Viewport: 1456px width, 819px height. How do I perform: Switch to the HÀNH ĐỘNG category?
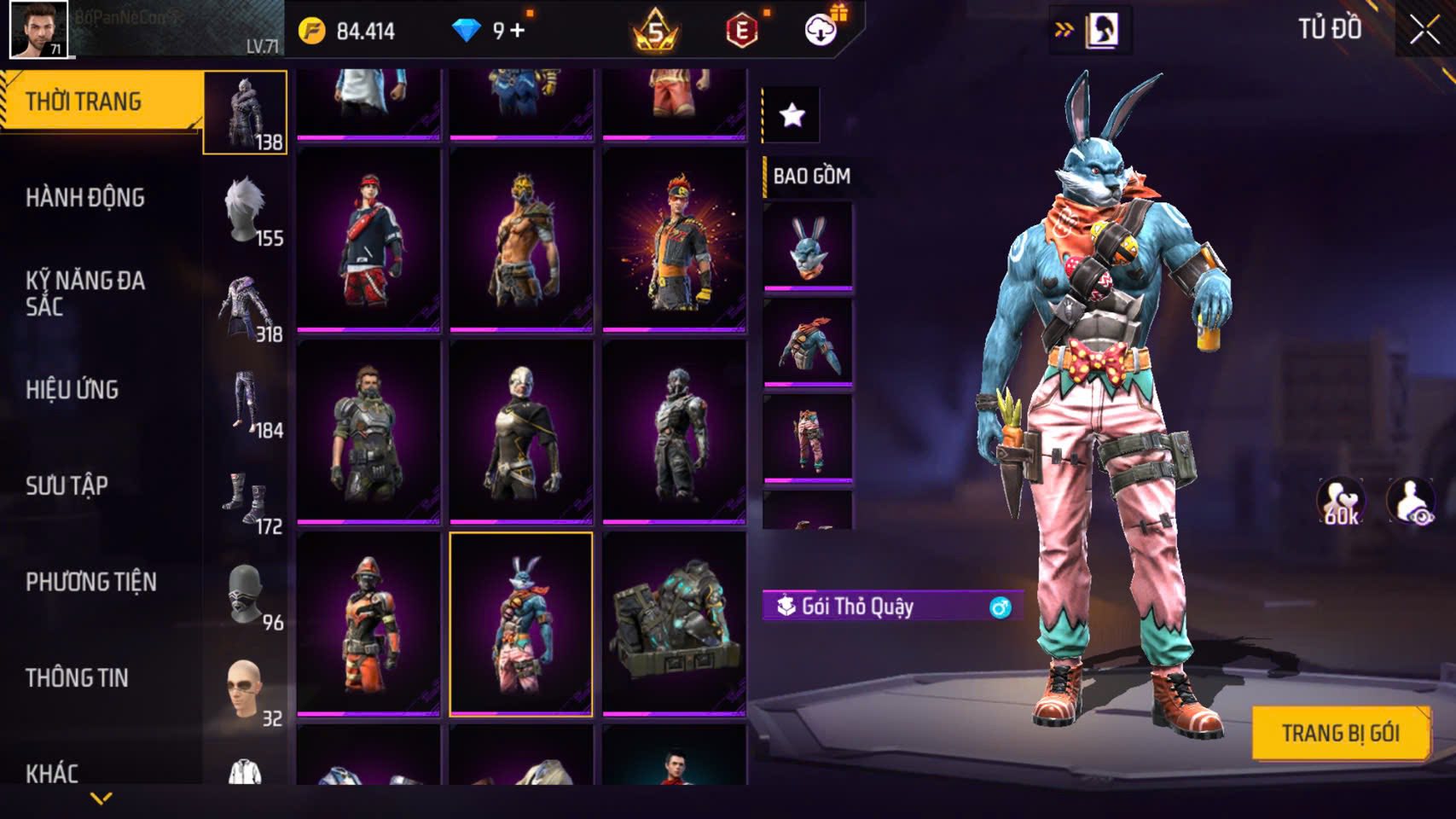85,198
